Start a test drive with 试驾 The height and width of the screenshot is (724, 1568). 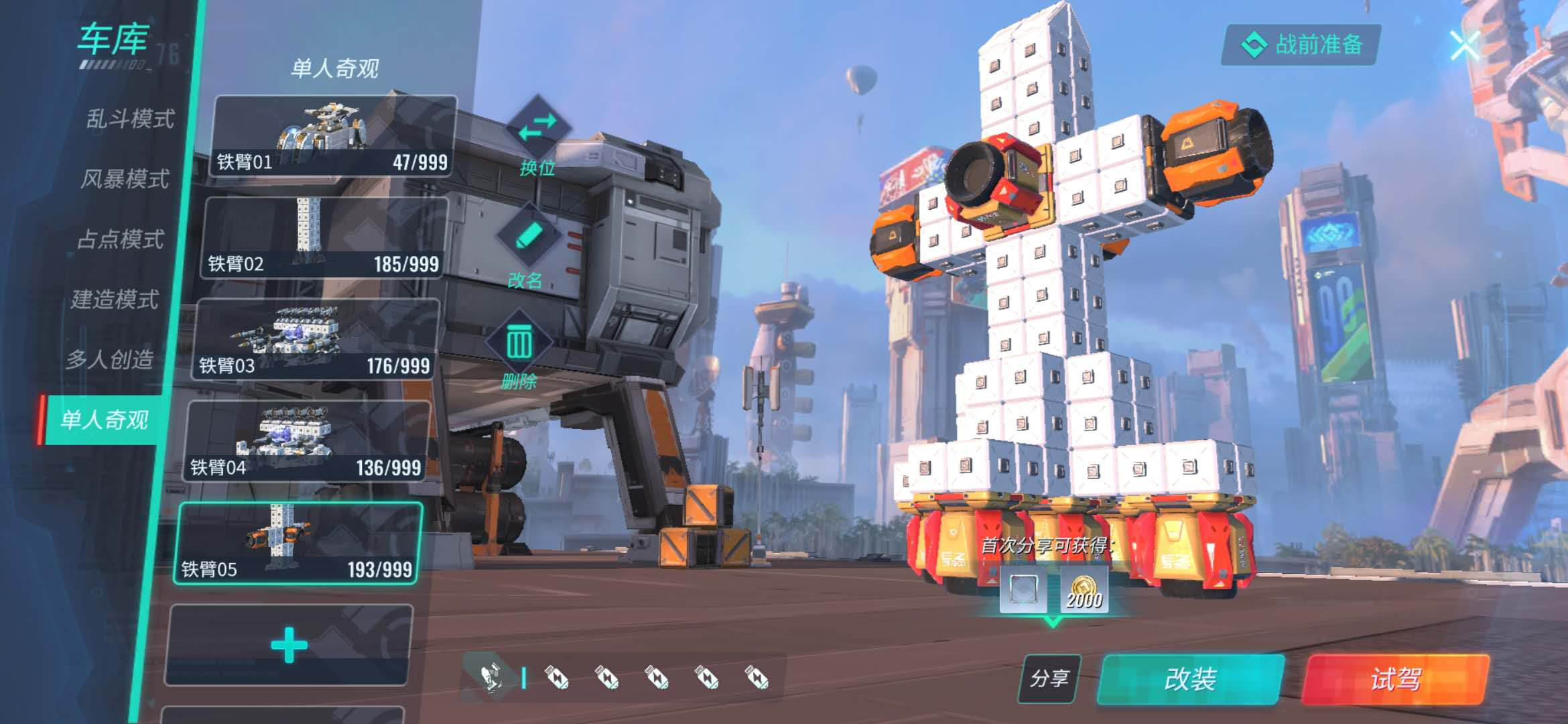1395,679
